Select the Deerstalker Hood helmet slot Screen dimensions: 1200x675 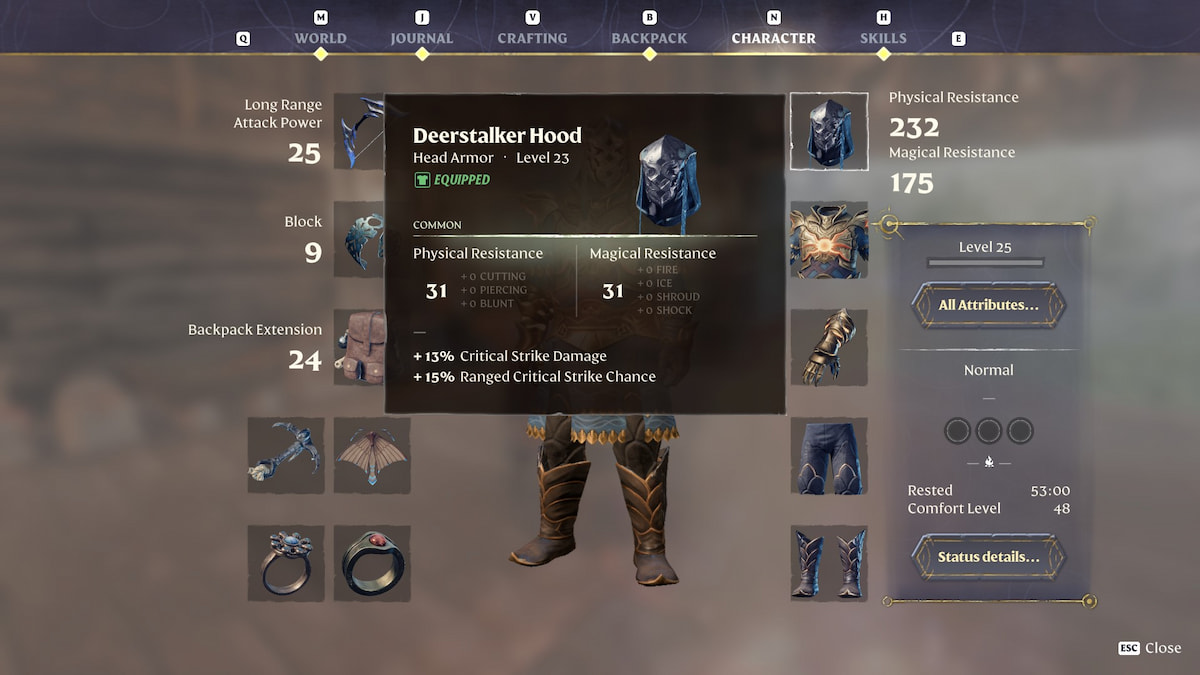click(828, 131)
